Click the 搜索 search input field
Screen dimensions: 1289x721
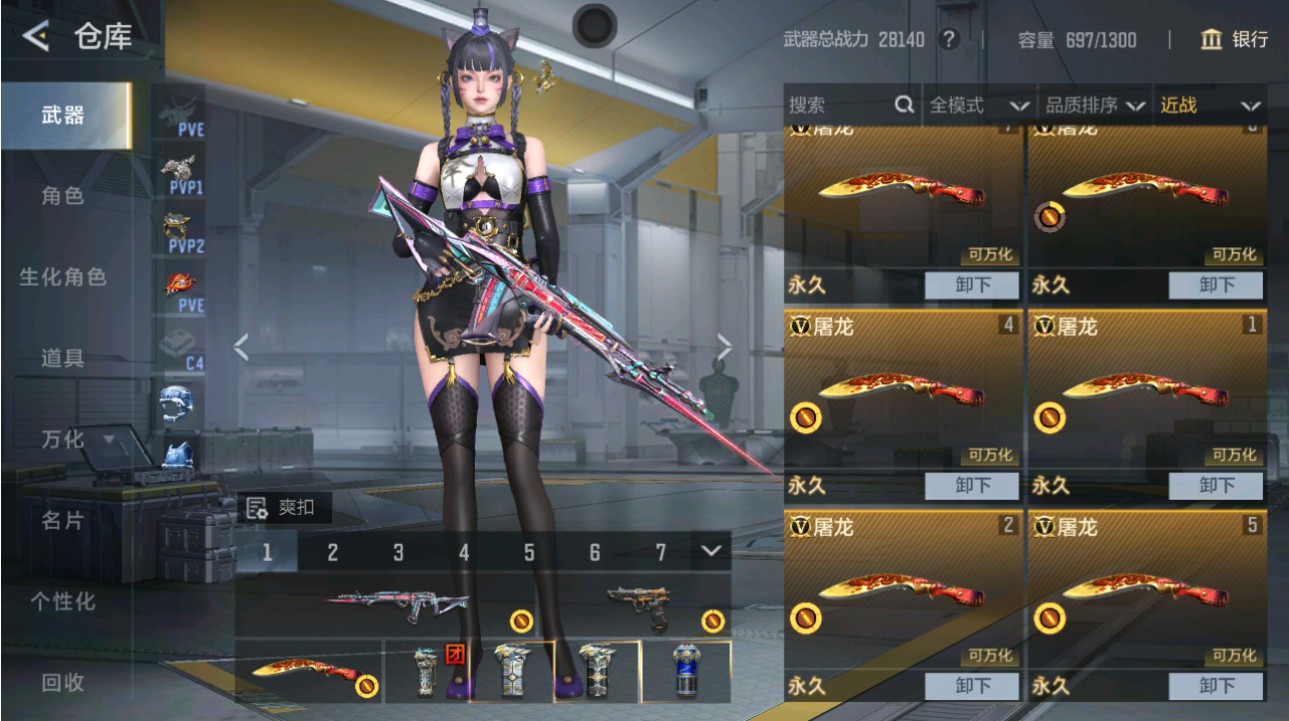pyautogui.click(x=830, y=105)
